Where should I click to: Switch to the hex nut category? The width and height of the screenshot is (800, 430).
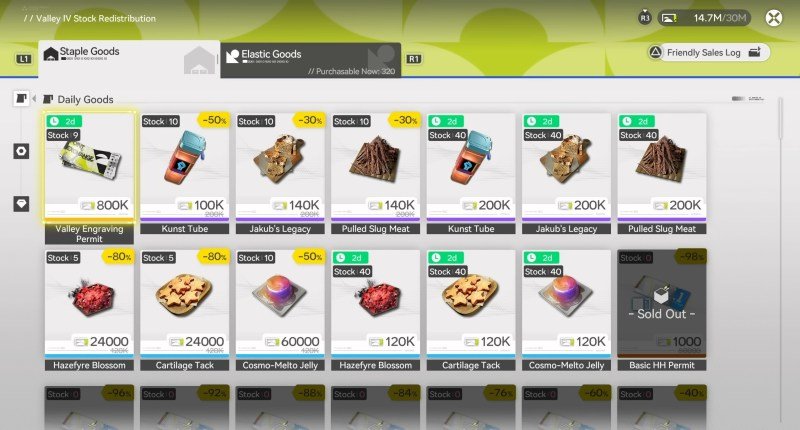[21, 151]
